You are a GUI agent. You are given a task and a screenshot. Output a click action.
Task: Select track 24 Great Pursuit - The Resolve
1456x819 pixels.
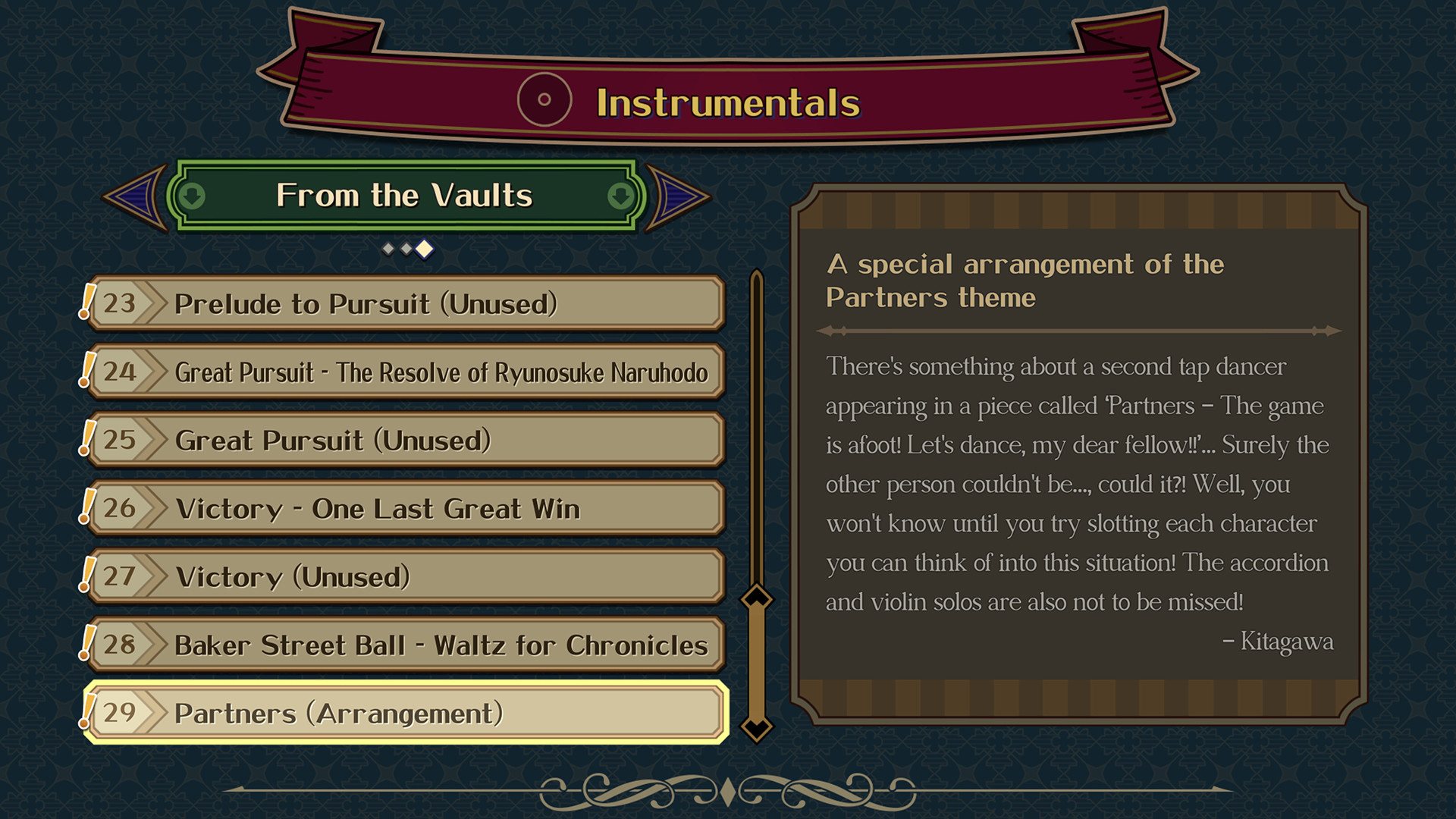409,372
